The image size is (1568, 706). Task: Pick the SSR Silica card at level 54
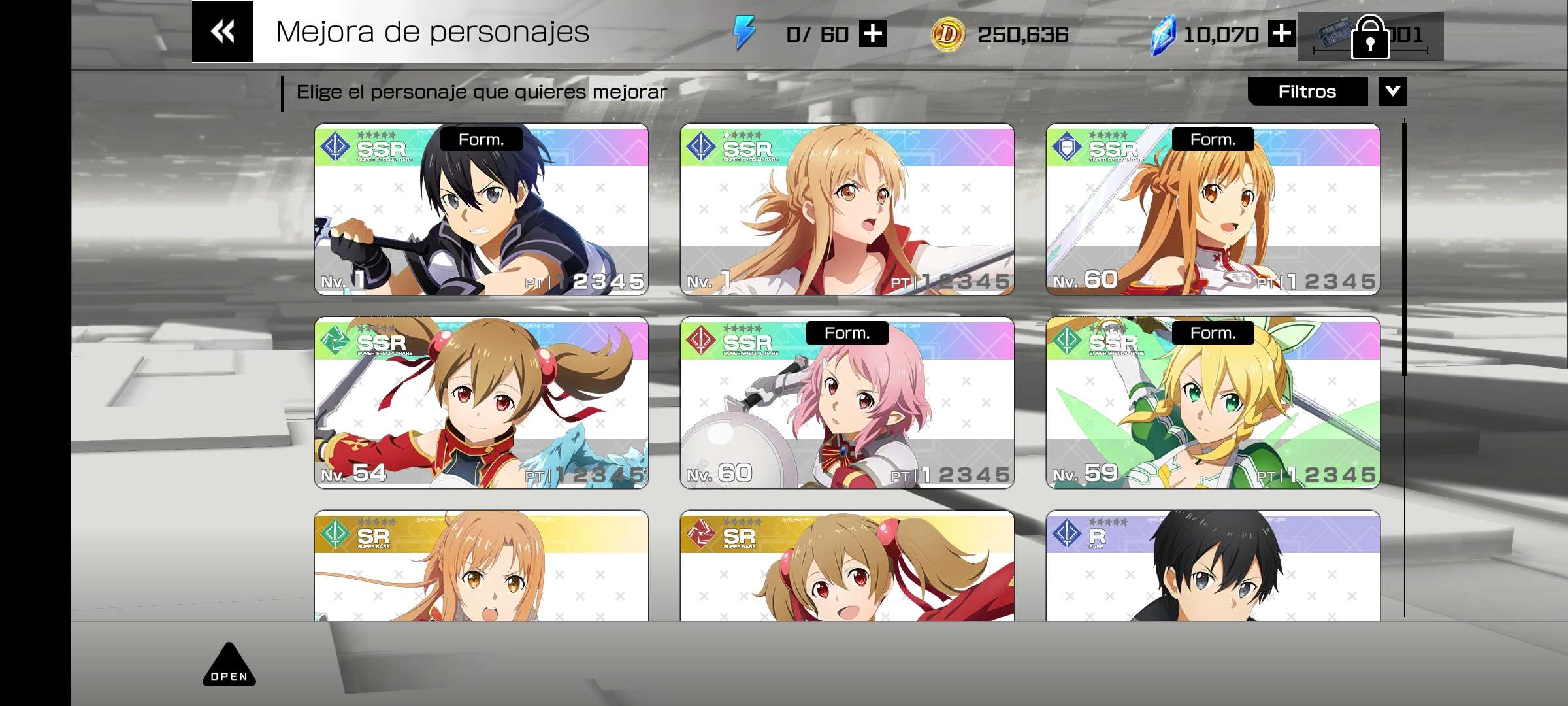click(482, 403)
